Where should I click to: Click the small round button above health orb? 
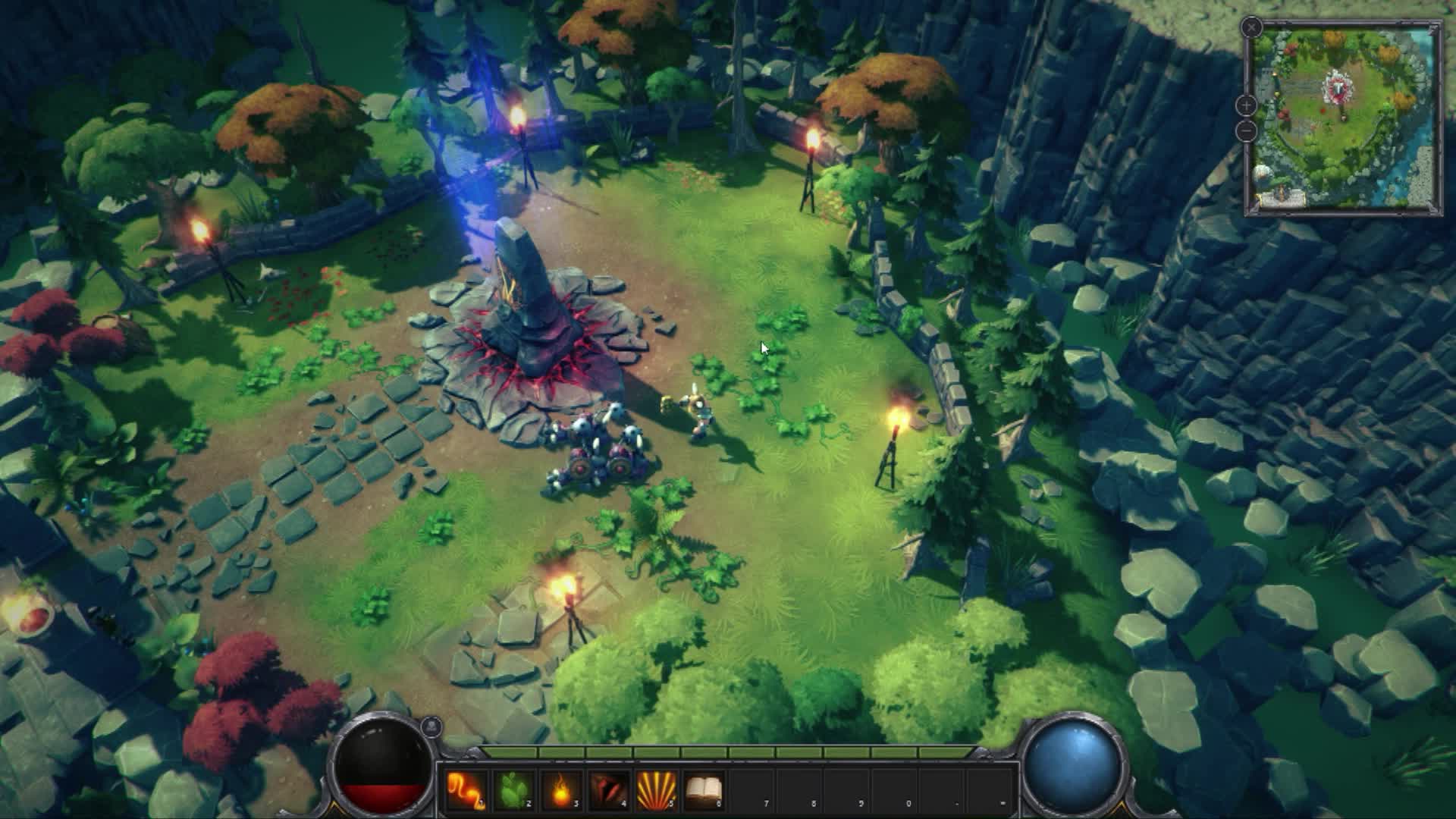pos(431,726)
